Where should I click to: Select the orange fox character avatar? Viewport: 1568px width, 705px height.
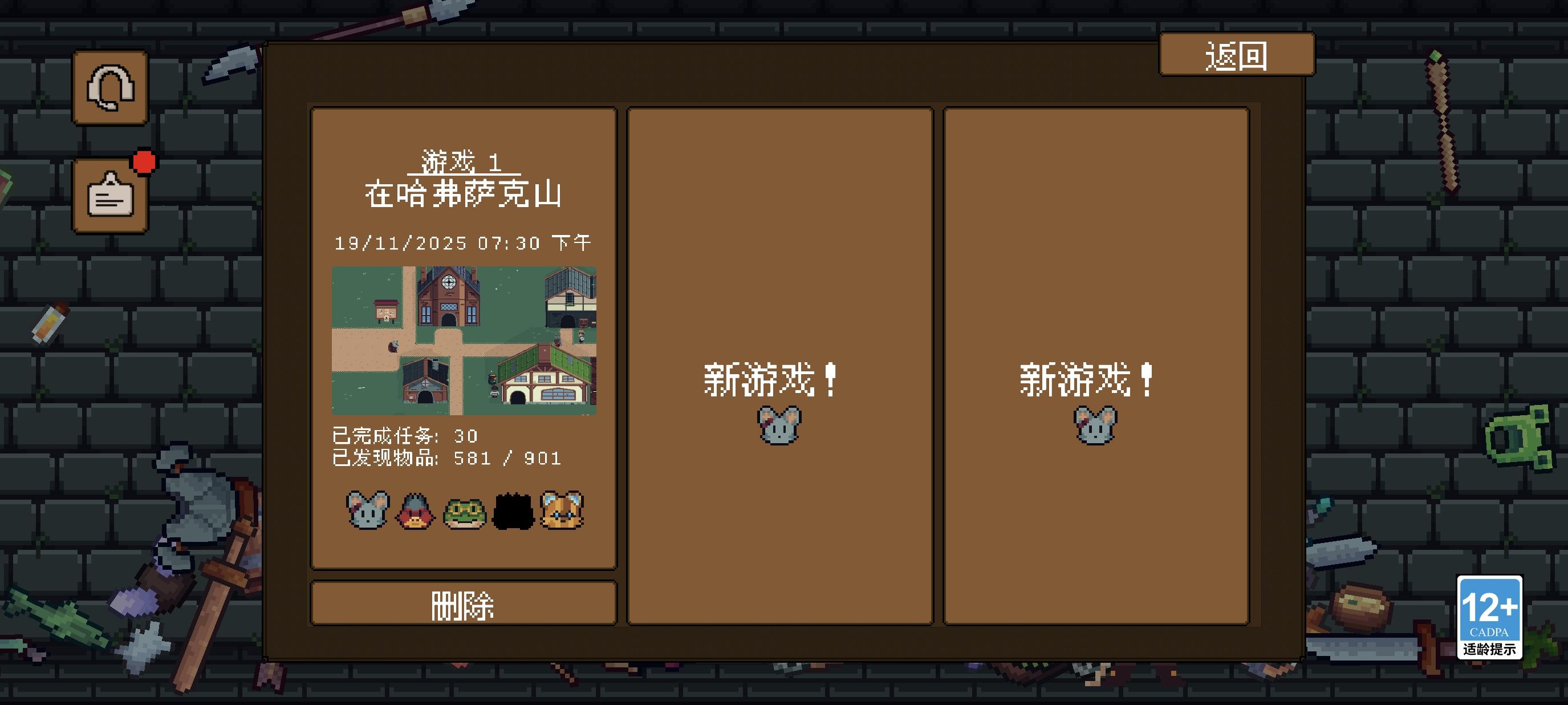(560, 513)
